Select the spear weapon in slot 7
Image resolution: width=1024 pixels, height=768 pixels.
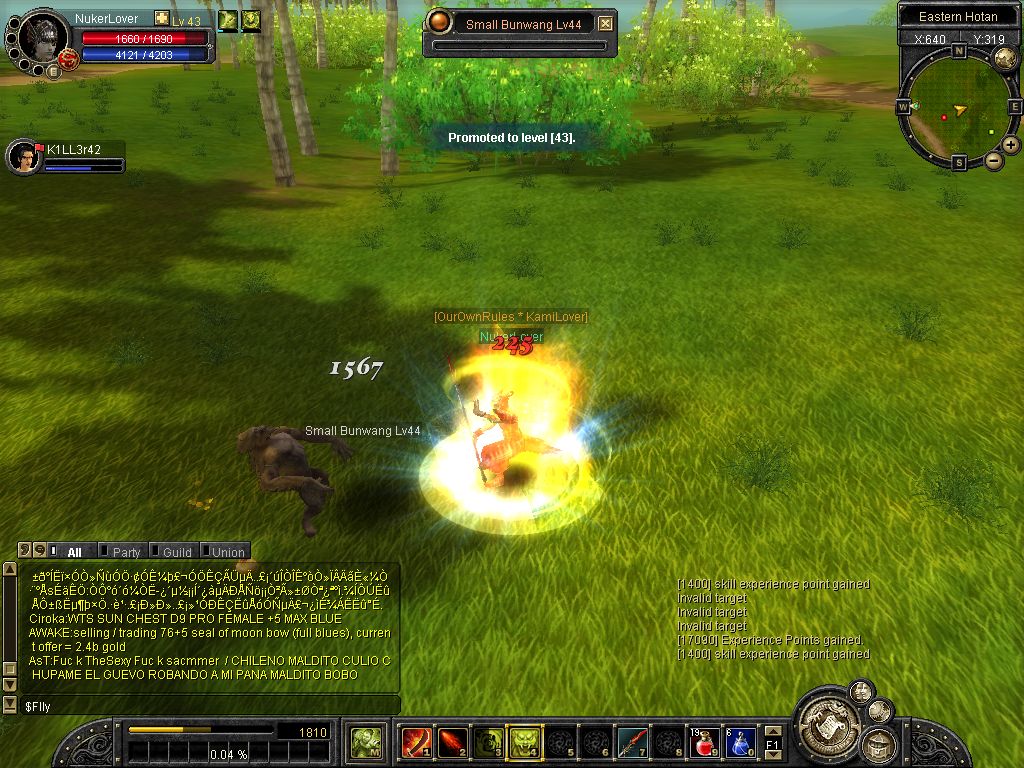[x=632, y=742]
